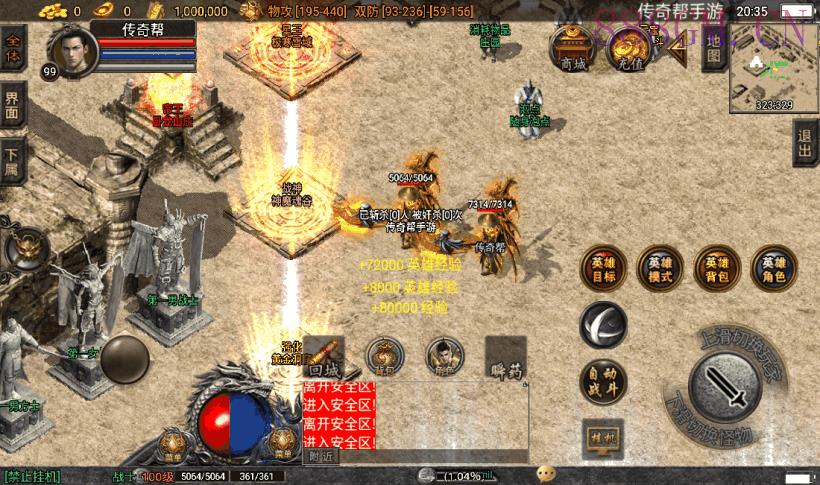
Task: Open 英雄背包 hero bag
Action: [717, 268]
